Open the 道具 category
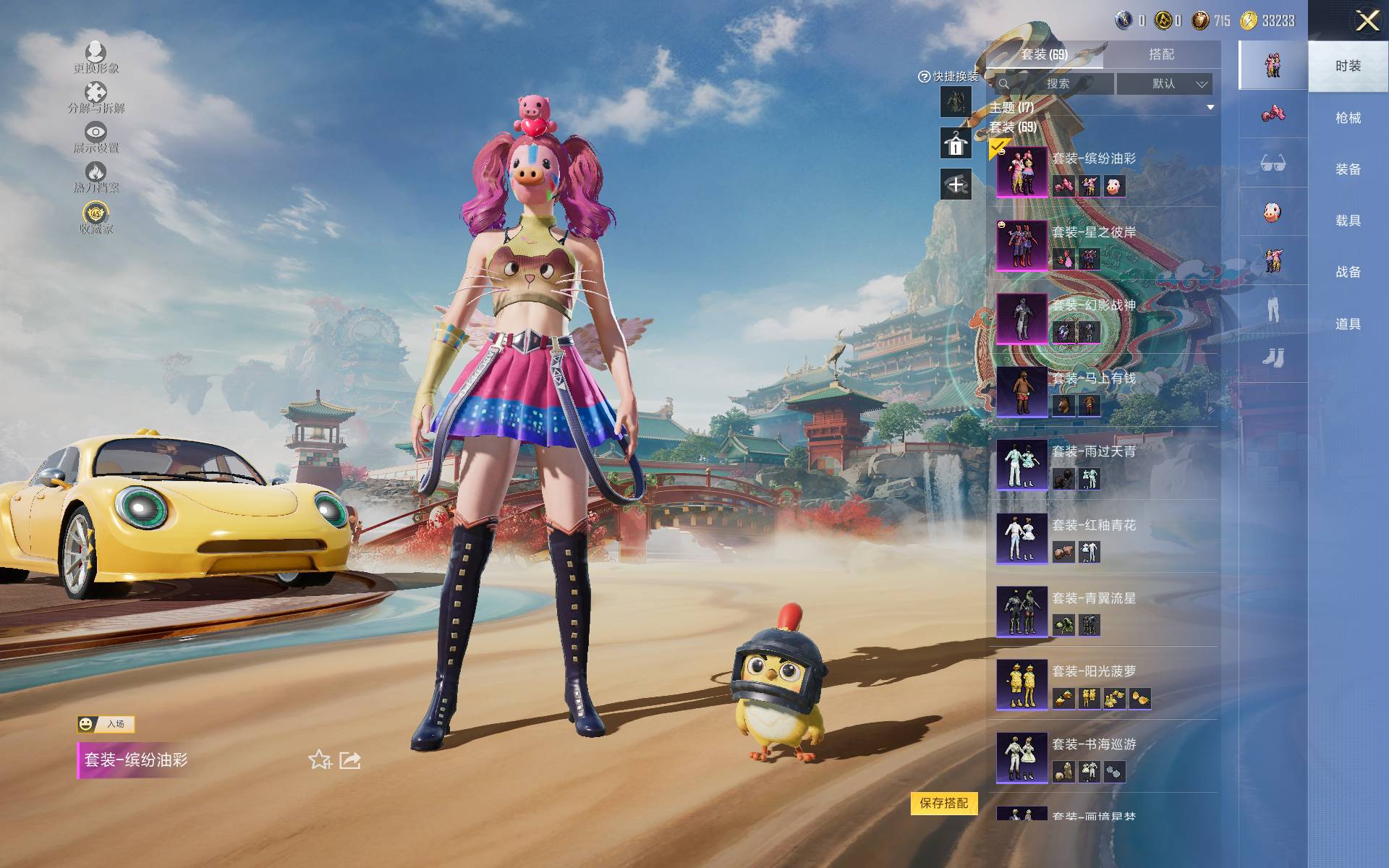This screenshot has height=868, width=1389. click(1348, 324)
